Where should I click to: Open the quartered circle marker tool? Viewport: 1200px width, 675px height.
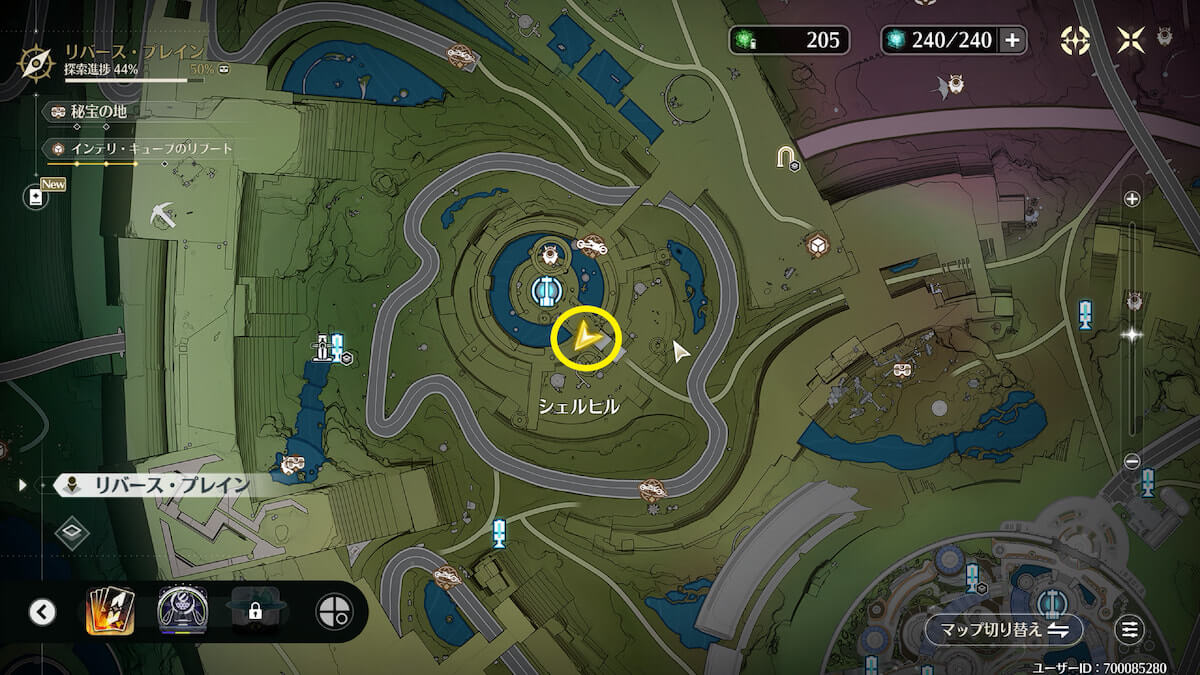coord(334,611)
